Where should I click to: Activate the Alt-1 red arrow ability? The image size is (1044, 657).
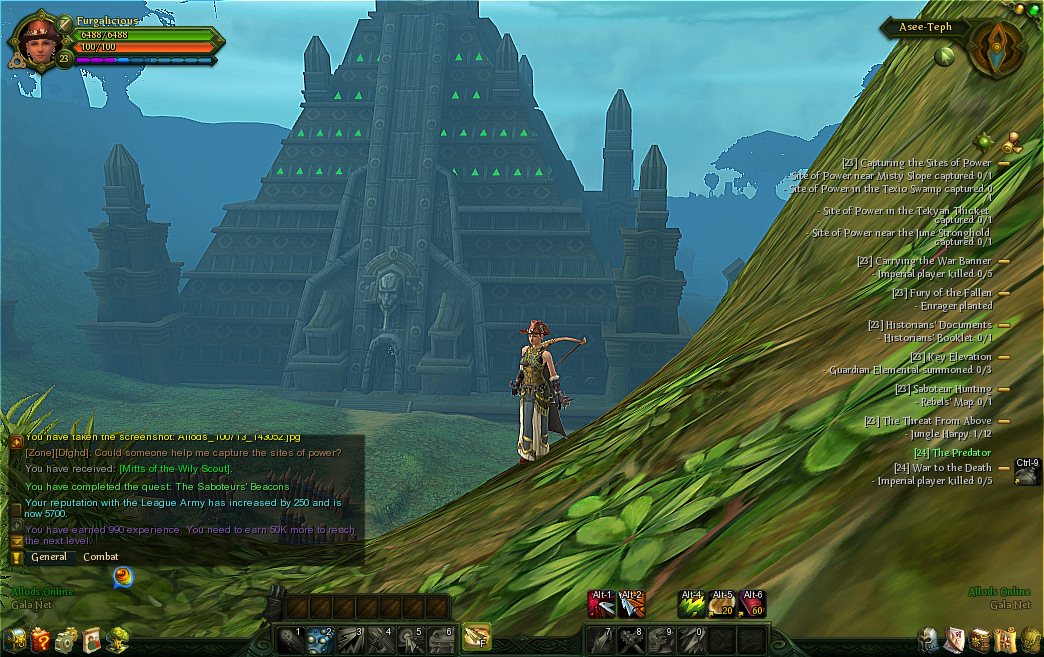pyautogui.click(x=602, y=604)
